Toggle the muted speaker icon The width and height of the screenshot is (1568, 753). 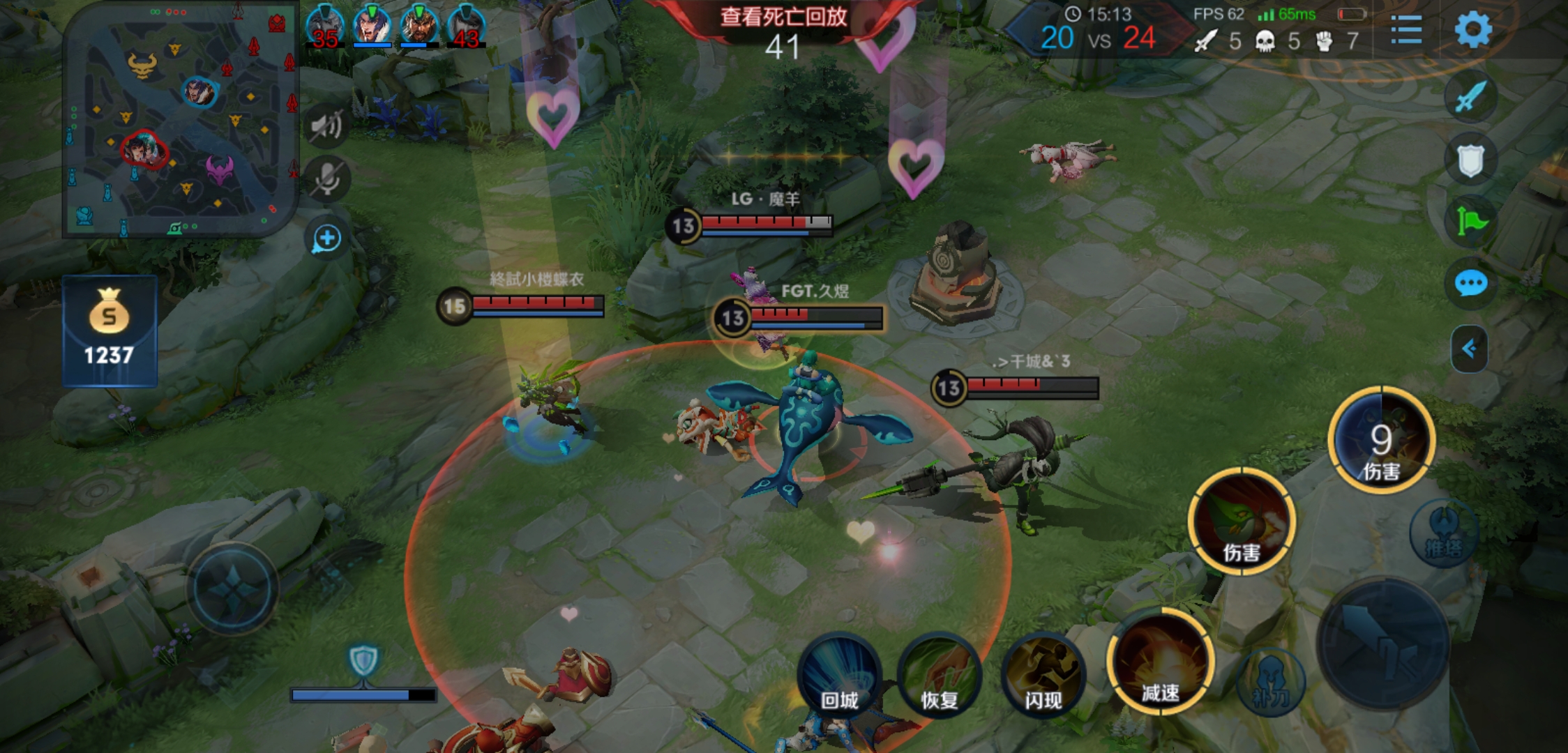click(326, 126)
